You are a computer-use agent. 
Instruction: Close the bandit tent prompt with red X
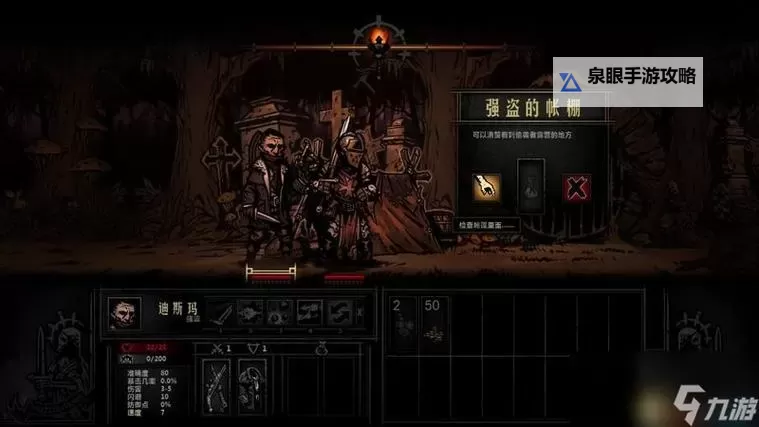[576, 187]
